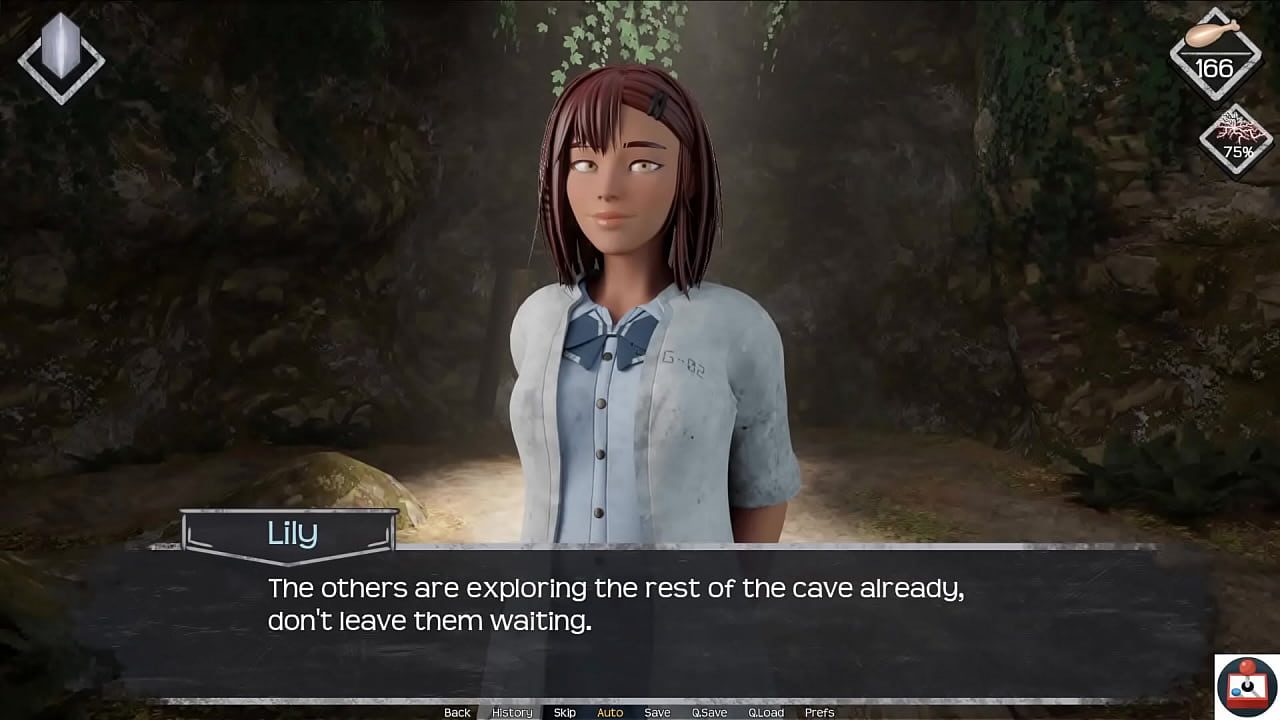Quick save with Q.Save
This screenshot has width=1280, height=720.
709,712
